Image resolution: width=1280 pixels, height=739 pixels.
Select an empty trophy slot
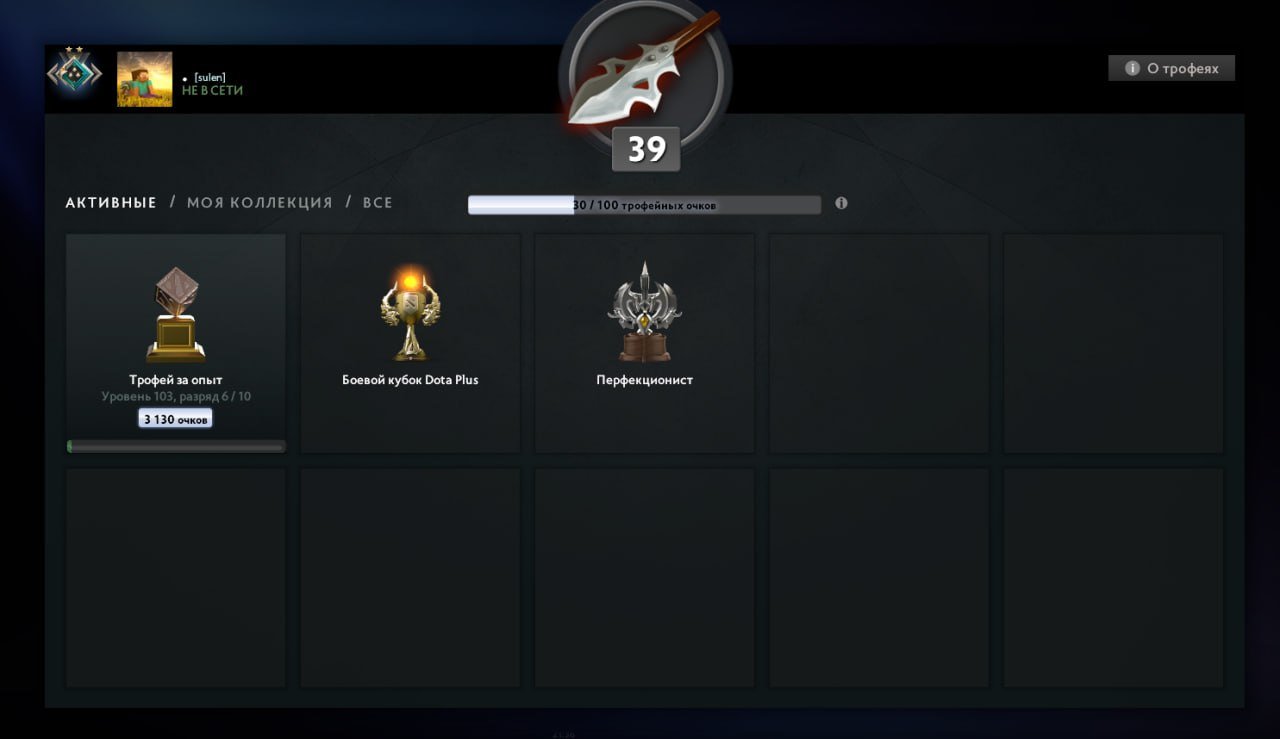coord(878,343)
